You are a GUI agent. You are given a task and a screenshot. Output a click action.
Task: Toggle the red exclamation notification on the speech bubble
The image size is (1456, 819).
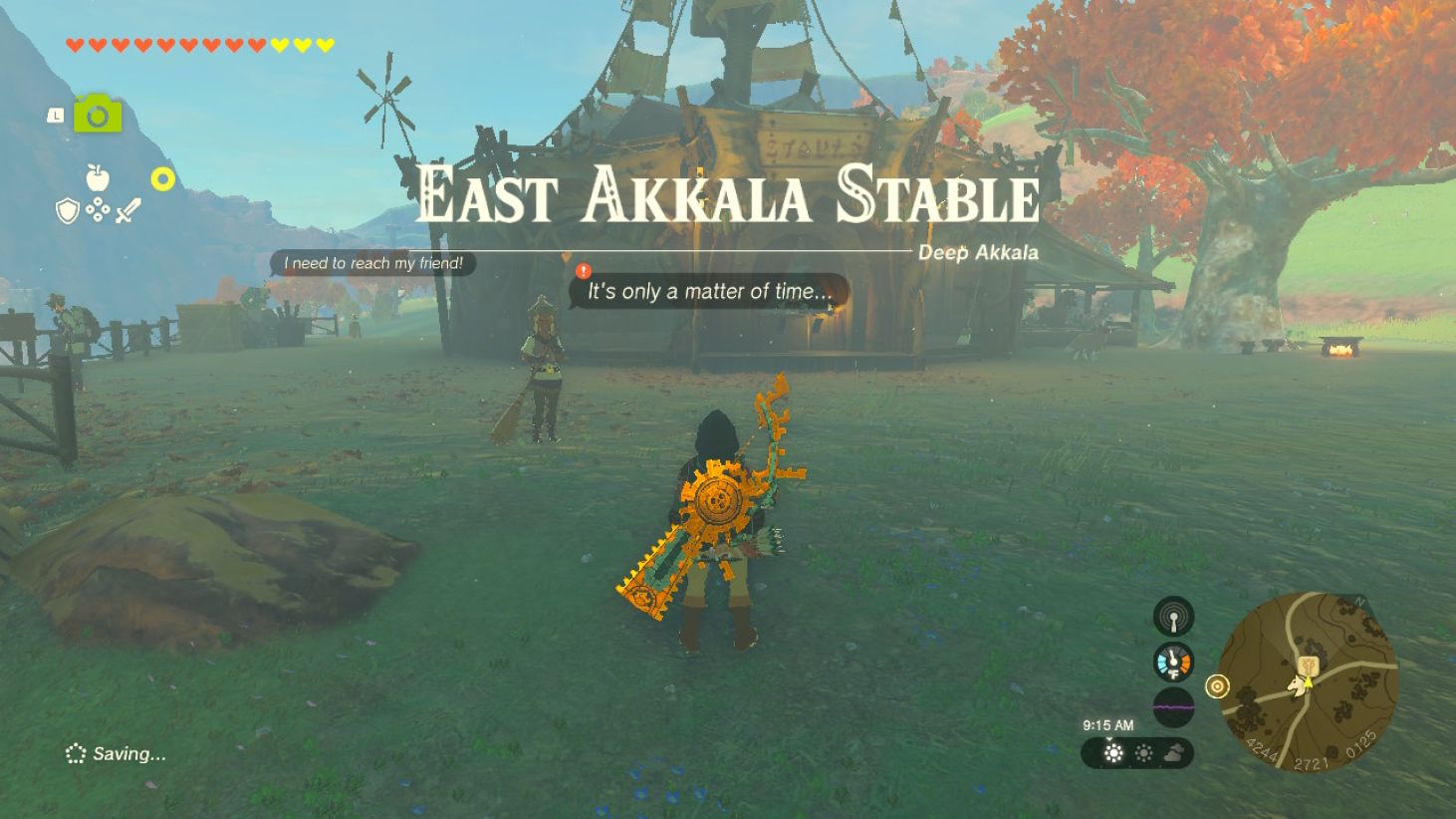pyautogui.click(x=583, y=270)
